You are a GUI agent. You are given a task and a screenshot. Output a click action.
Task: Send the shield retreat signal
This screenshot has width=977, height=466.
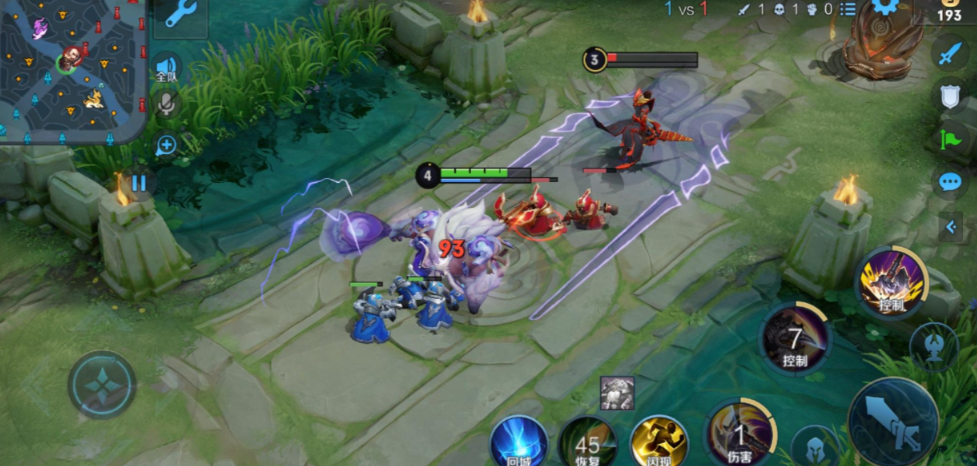948,96
